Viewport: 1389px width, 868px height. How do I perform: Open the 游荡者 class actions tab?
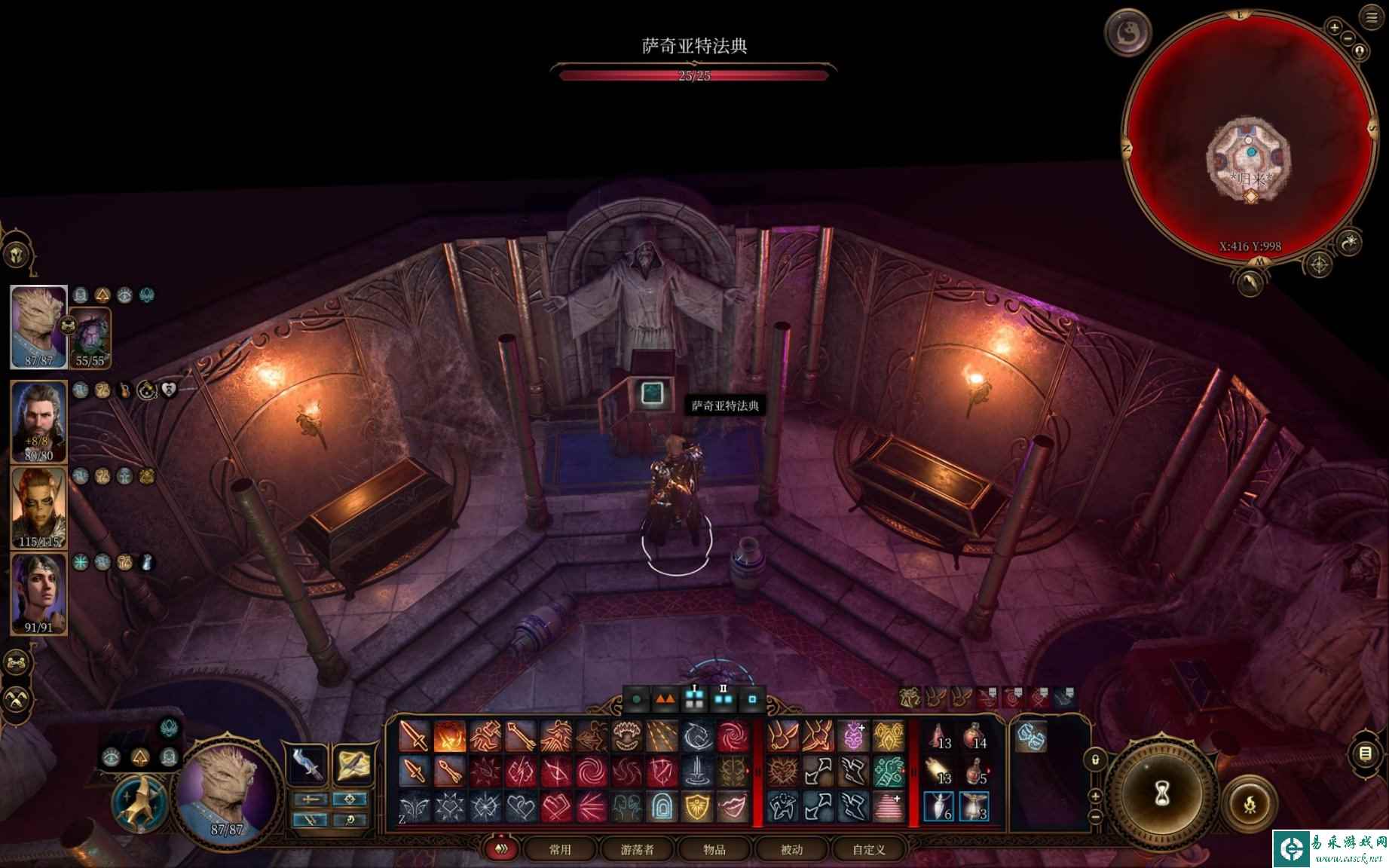[637, 849]
